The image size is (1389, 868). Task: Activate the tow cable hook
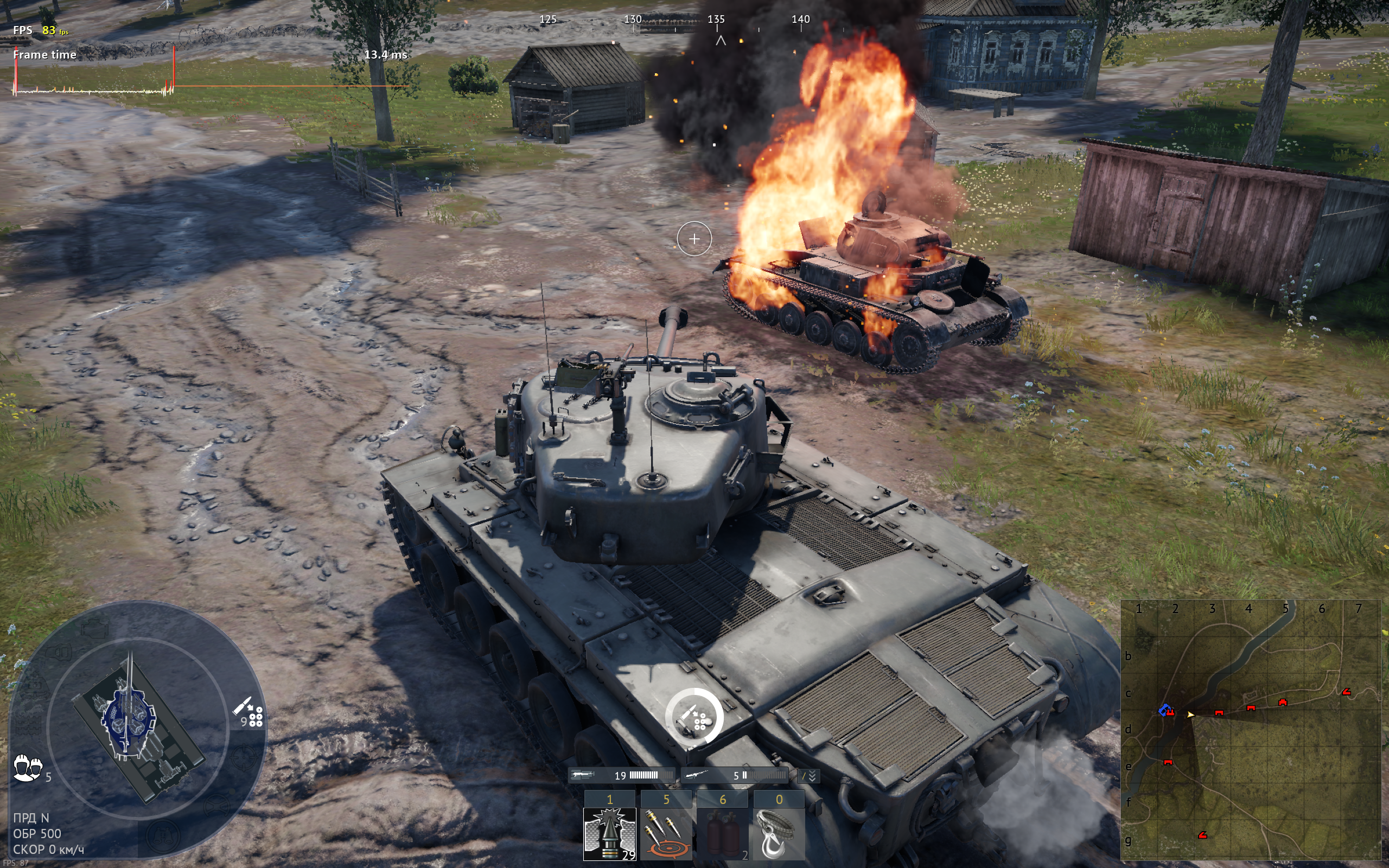pyautogui.click(x=778, y=834)
